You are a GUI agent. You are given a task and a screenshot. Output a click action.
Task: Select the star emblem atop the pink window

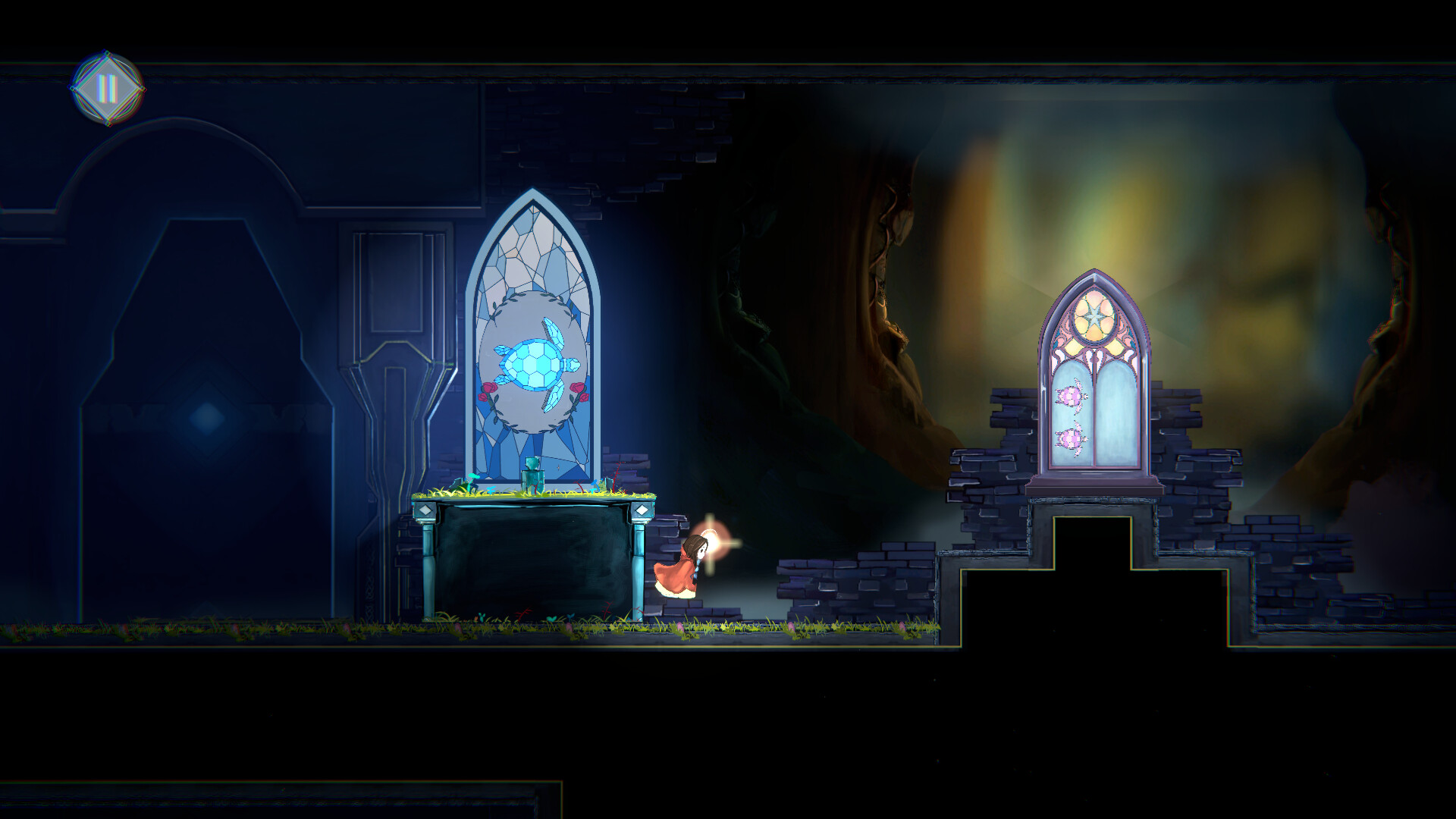[x=1094, y=316]
